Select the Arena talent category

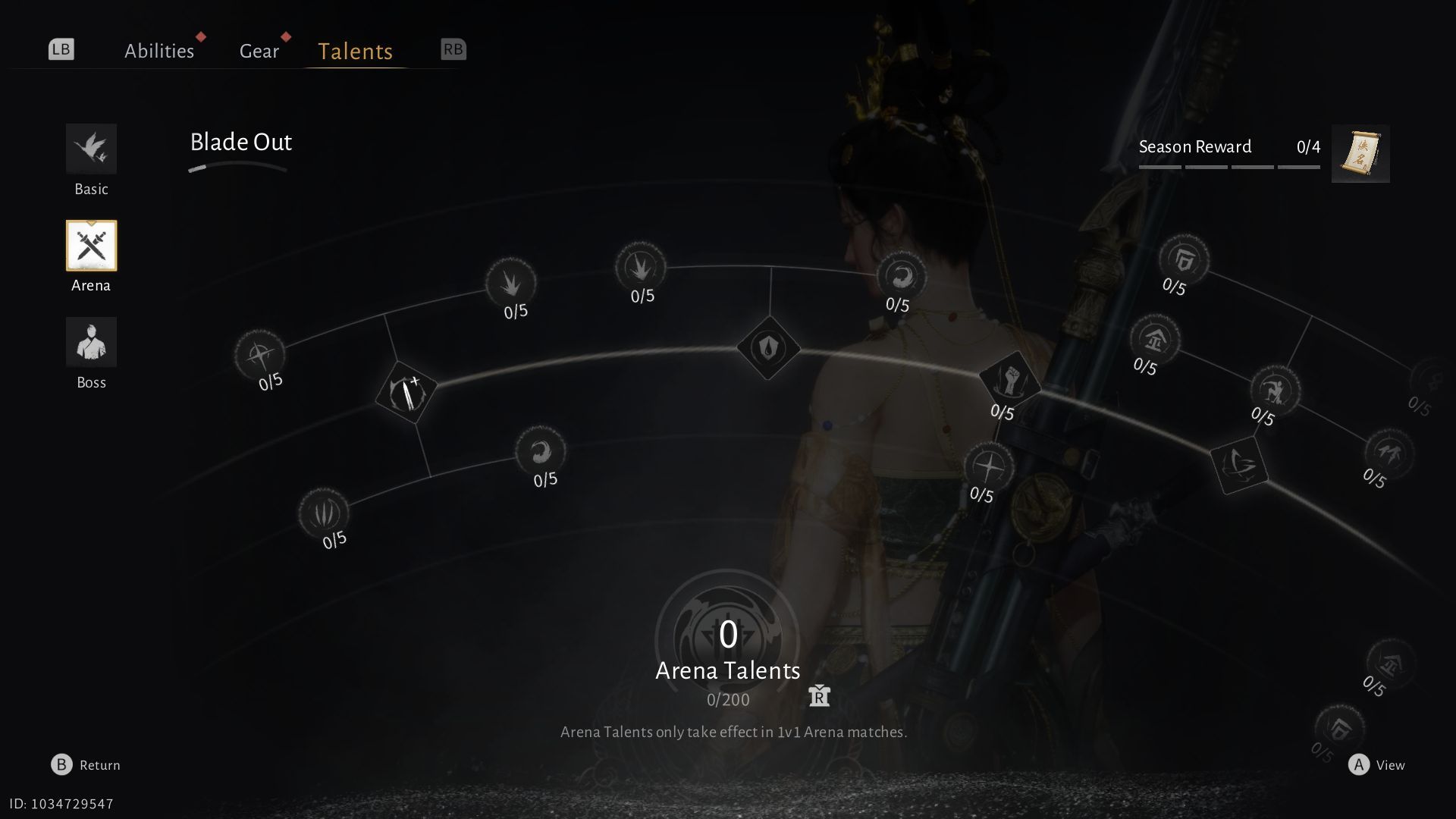91,246
